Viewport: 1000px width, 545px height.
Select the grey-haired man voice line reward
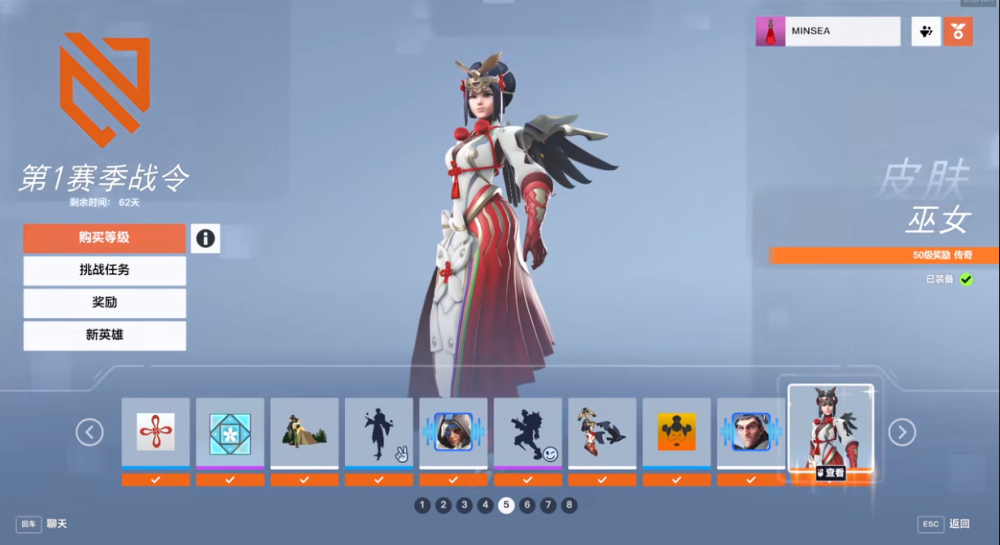tap(751, 432)
